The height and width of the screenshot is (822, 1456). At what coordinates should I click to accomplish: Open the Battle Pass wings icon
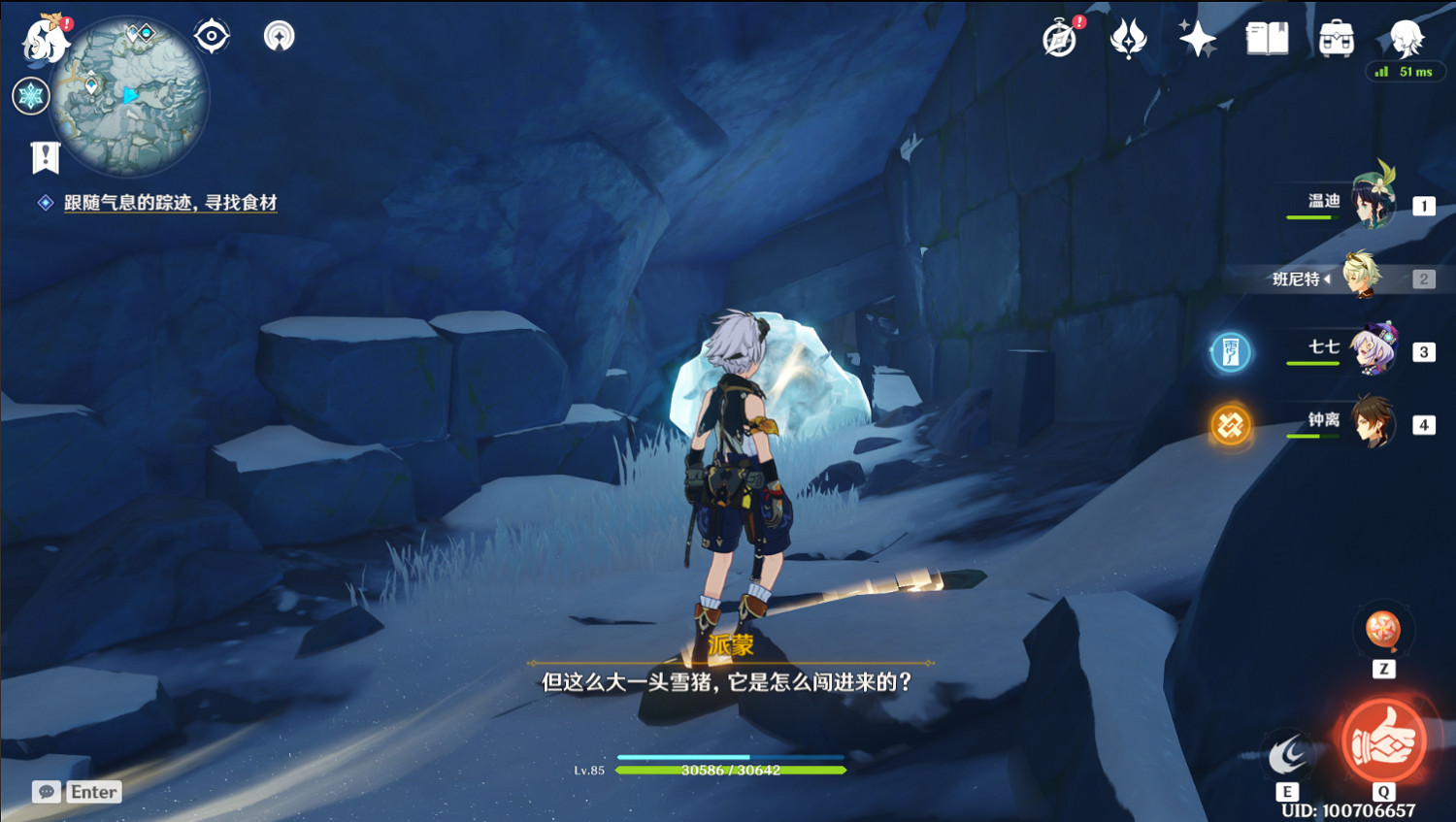coord(1128,39)
